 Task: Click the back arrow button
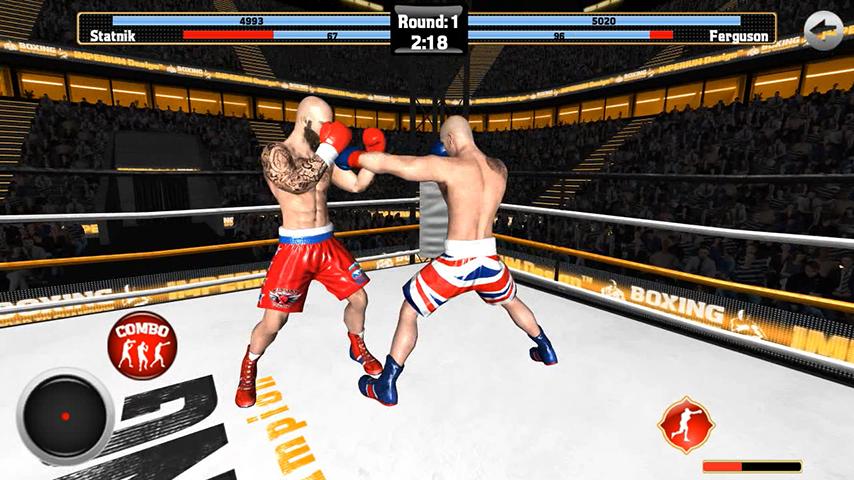823,31
